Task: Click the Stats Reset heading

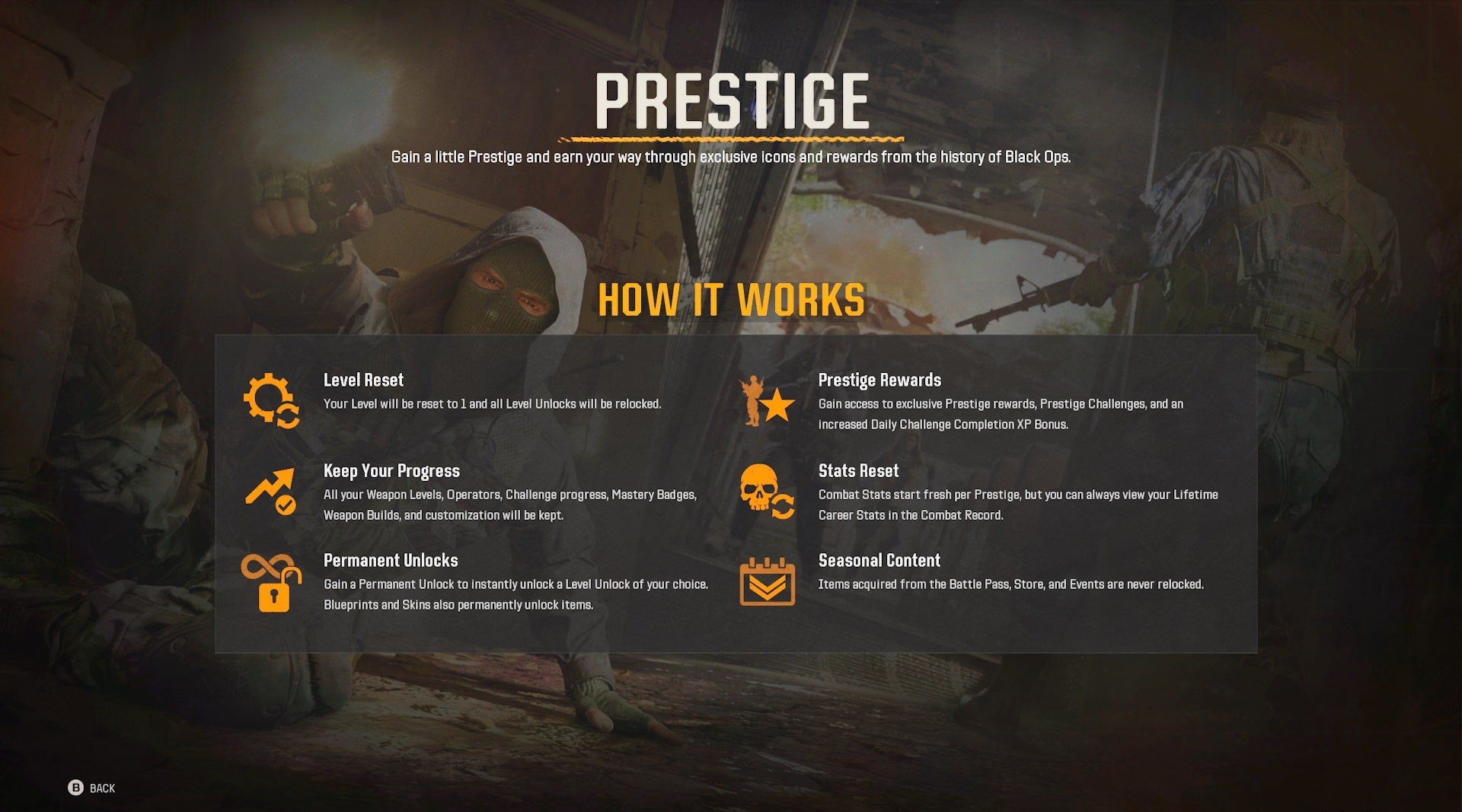Action: click(x=859, y=470)
